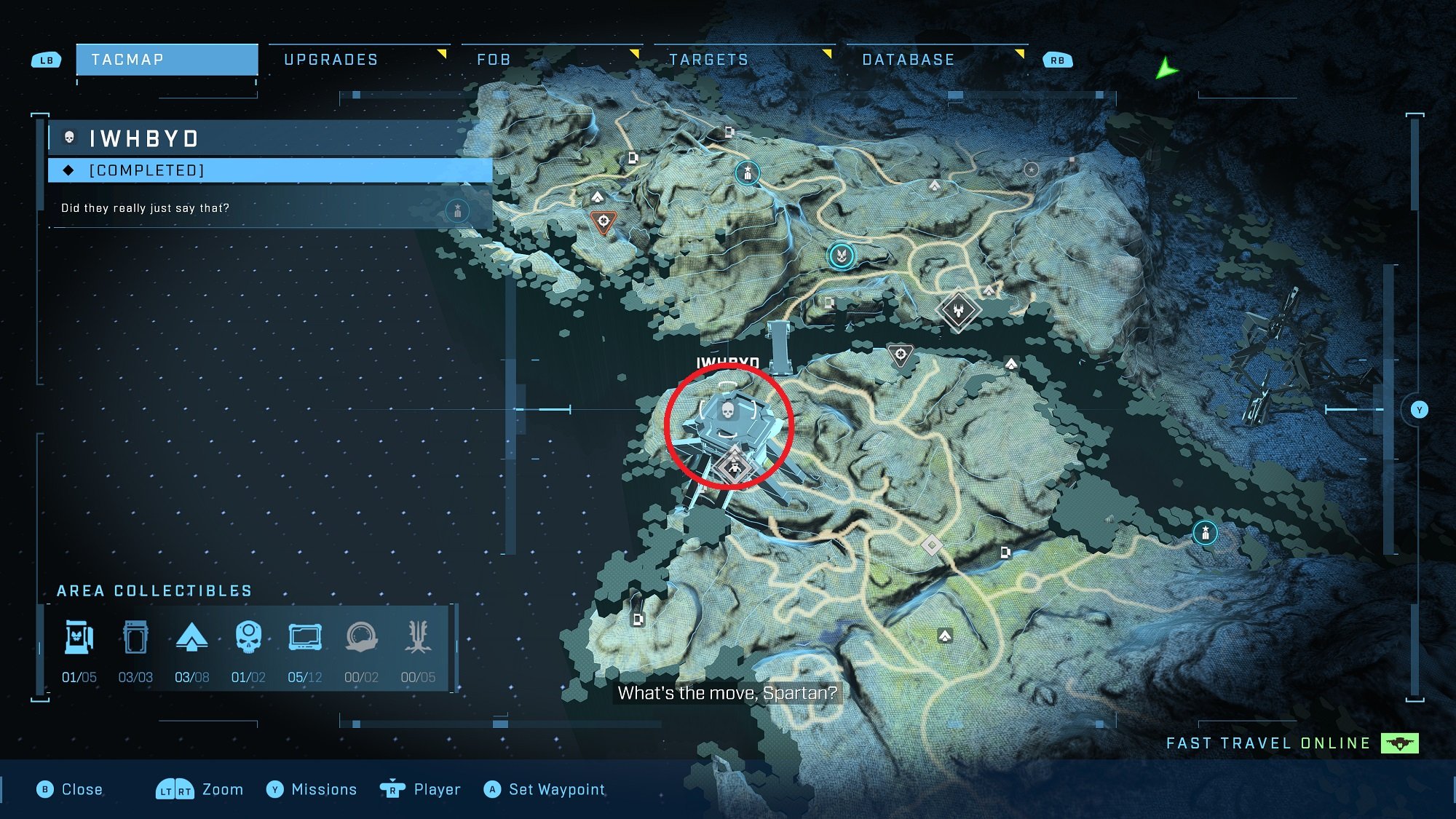Switch to the Upgrades tab

point(331,60)
